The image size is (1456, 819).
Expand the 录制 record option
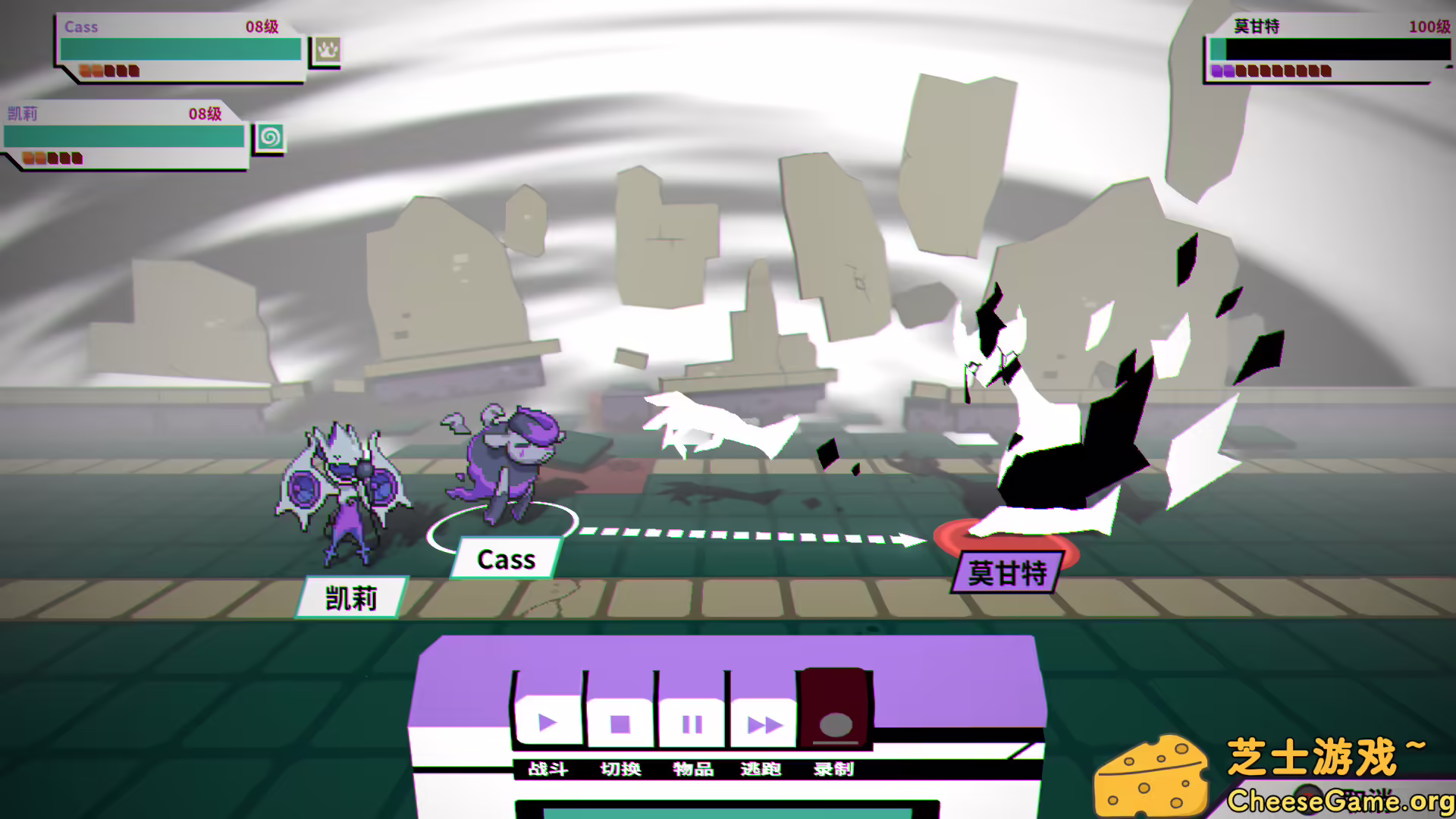point(833,769)
